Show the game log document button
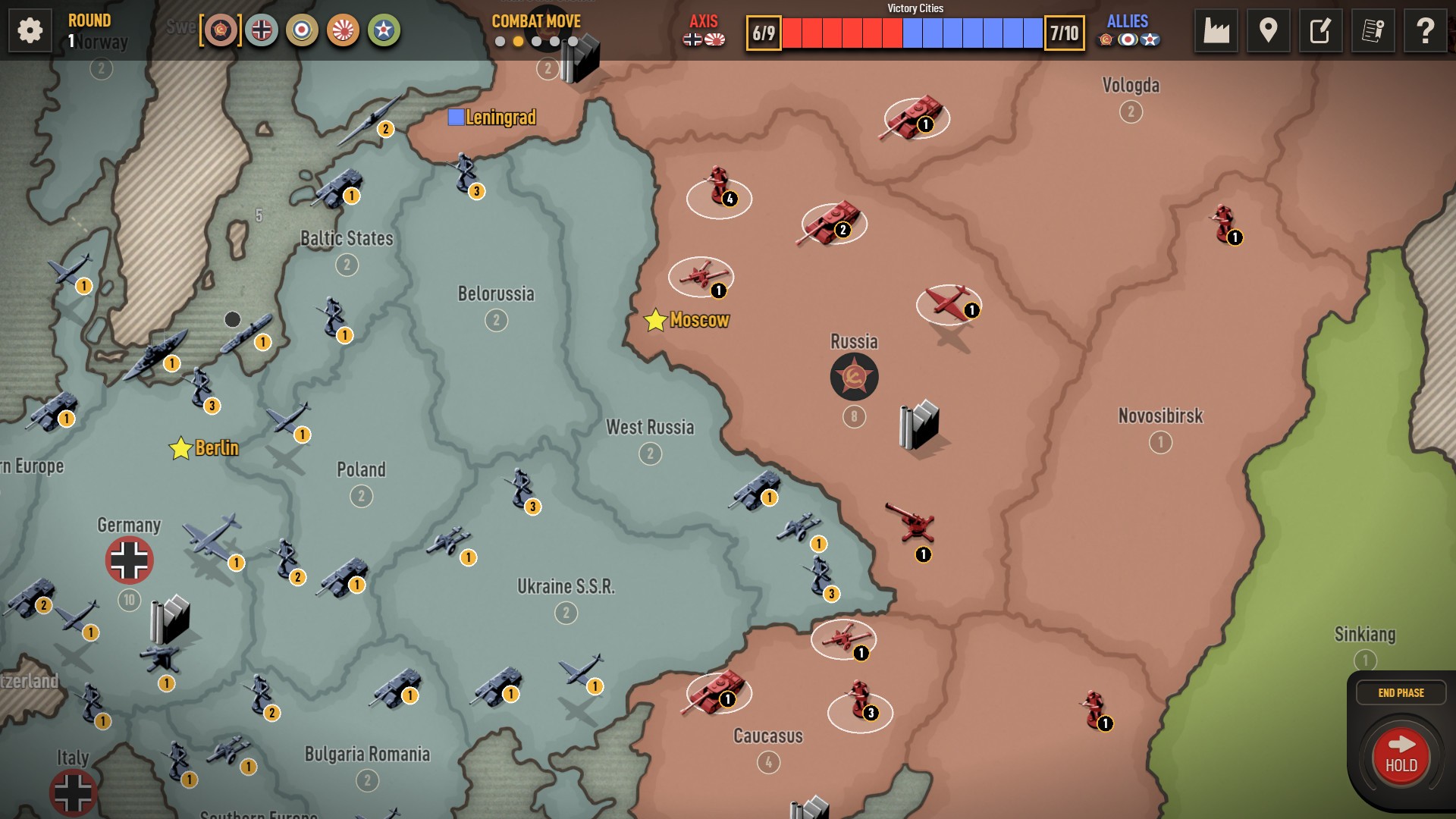The height and width of the screenshot is (819, 1456). (1373, 31)
